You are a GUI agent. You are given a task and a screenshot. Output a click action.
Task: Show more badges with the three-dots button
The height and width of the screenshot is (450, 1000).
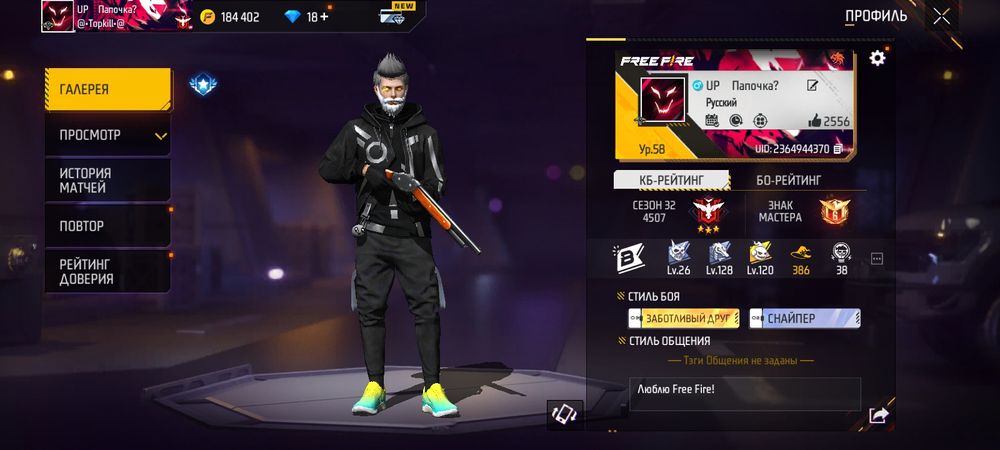pos(877,259)
